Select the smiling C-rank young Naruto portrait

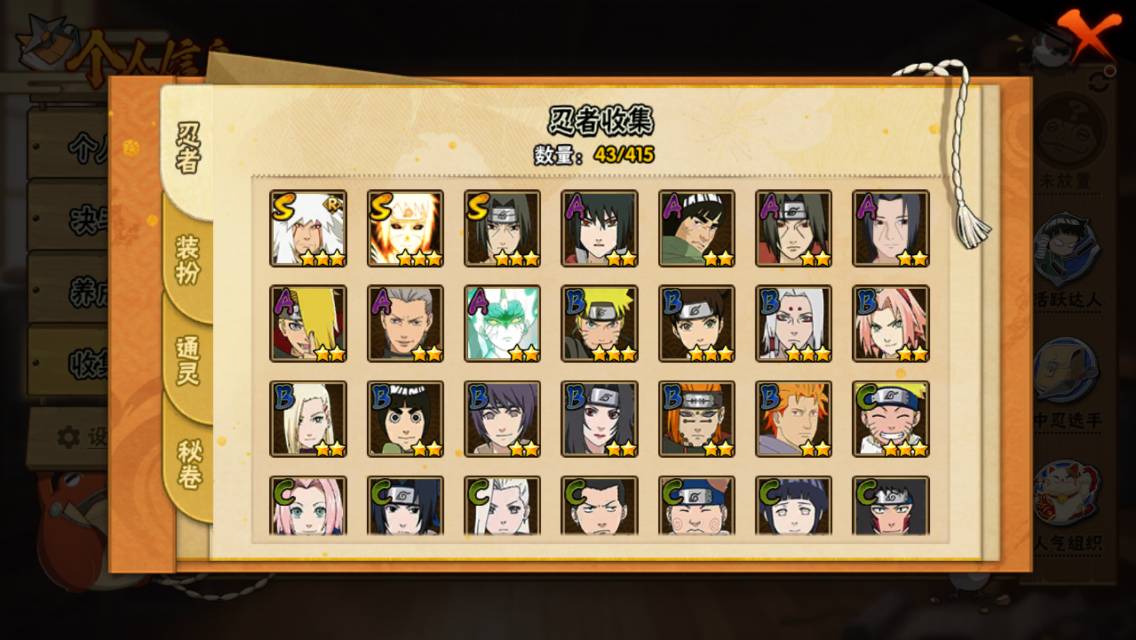891,418
